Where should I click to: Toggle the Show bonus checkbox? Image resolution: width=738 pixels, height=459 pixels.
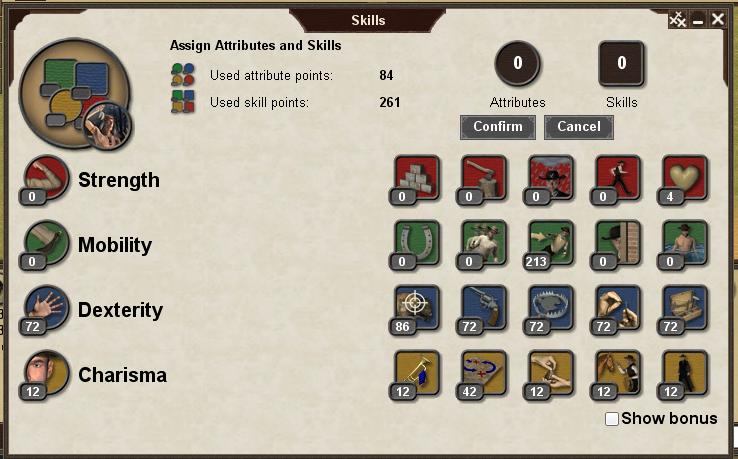(x=612, y=419)
